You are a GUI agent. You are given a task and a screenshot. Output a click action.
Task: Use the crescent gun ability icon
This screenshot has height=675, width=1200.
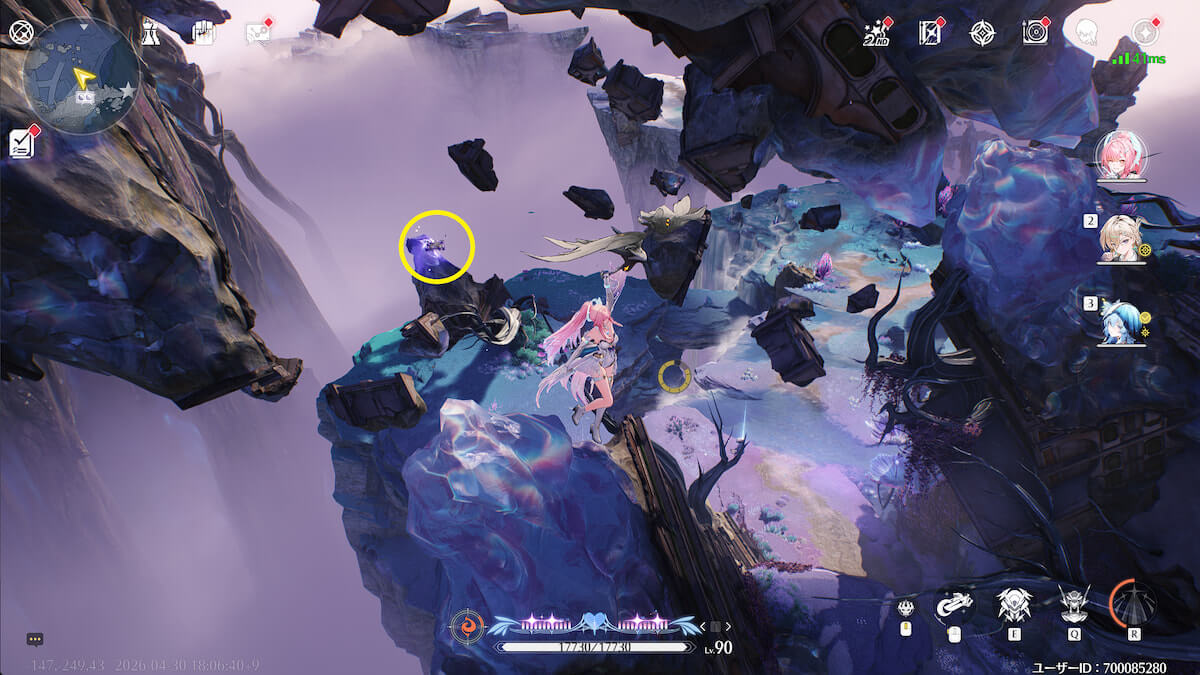point(954,604)
